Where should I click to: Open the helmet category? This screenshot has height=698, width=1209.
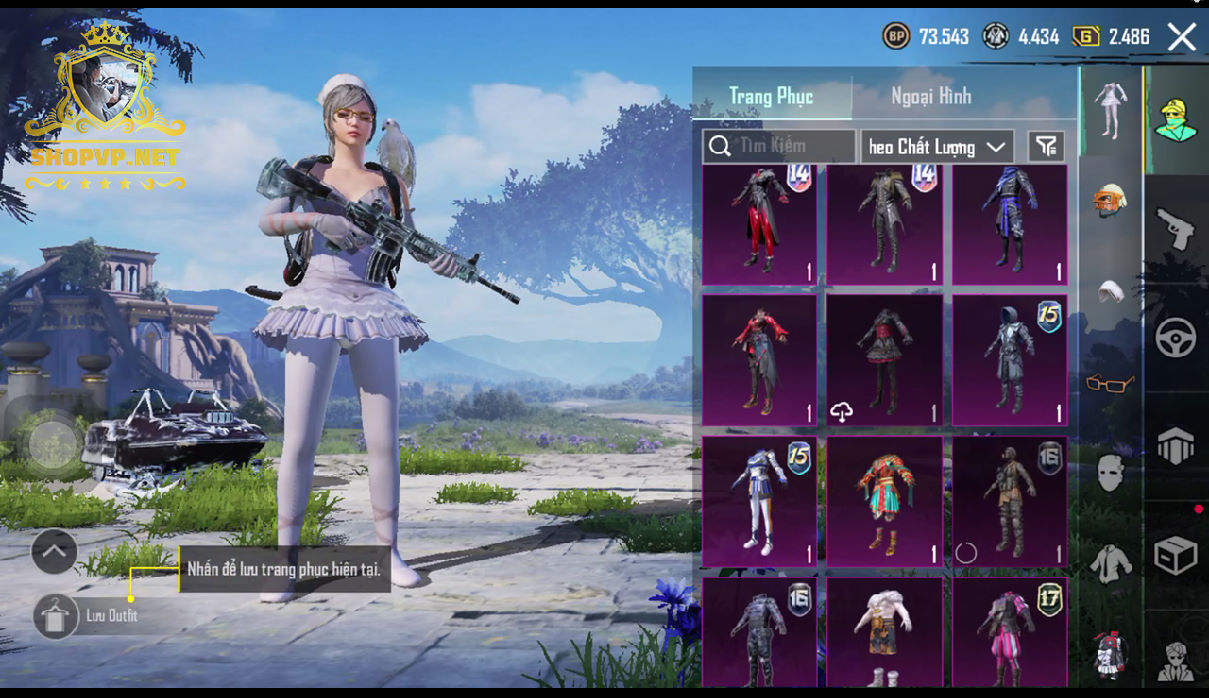point(1110,198)
